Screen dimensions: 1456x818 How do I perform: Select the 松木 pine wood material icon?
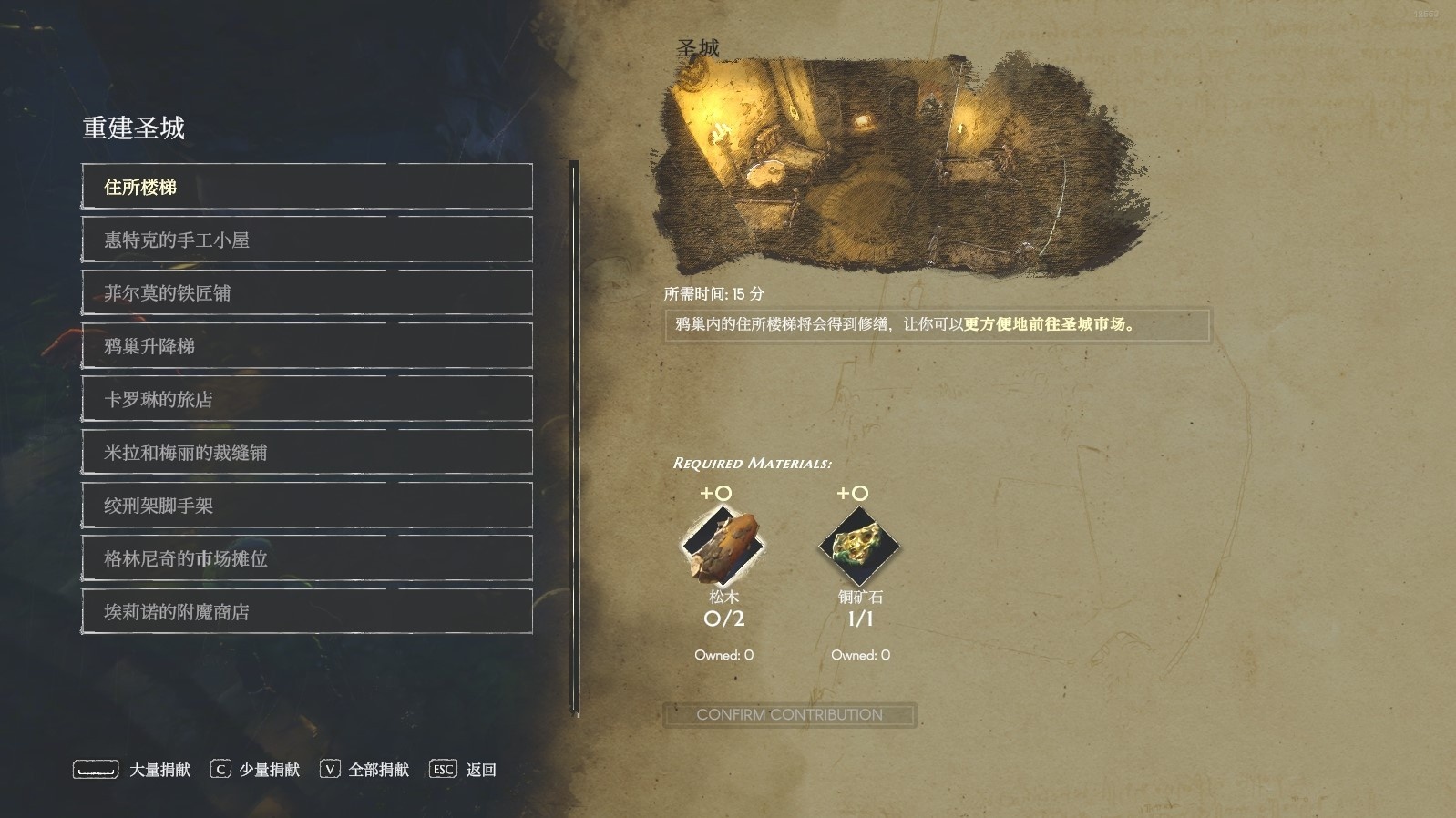(x=723, y=547)
